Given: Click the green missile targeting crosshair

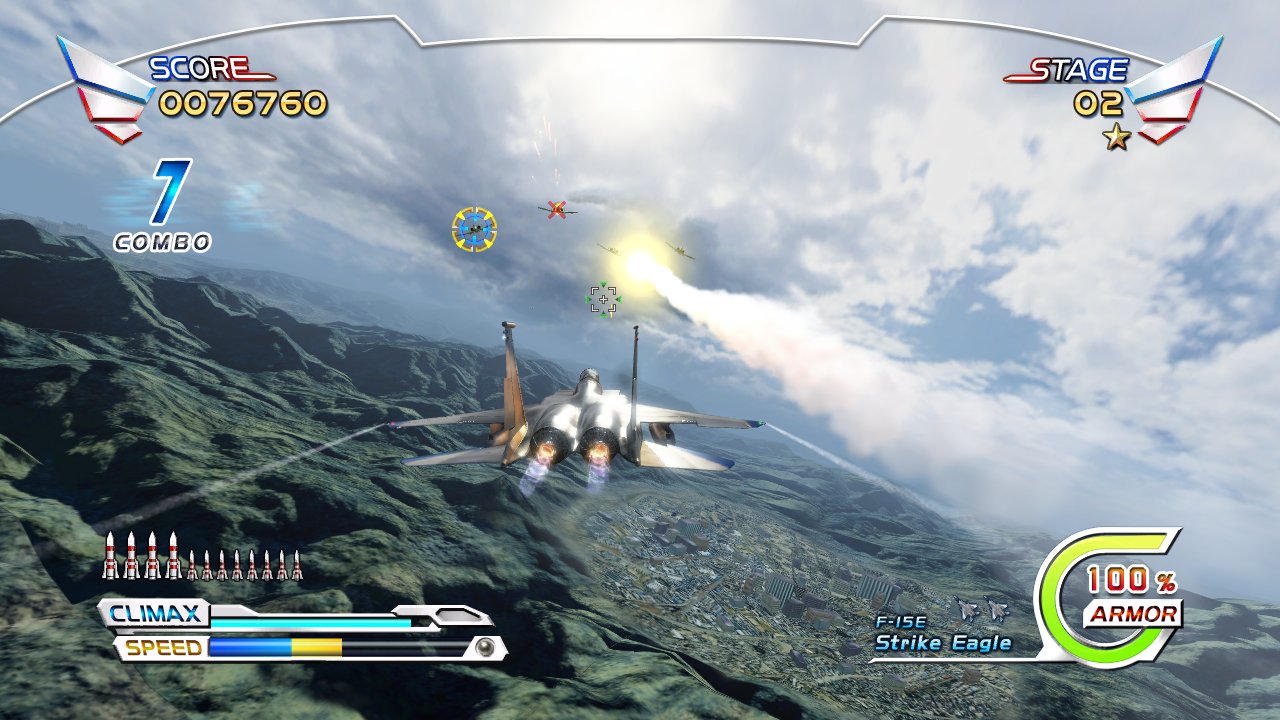Looking at the screenshot, I should coord(603,297).
